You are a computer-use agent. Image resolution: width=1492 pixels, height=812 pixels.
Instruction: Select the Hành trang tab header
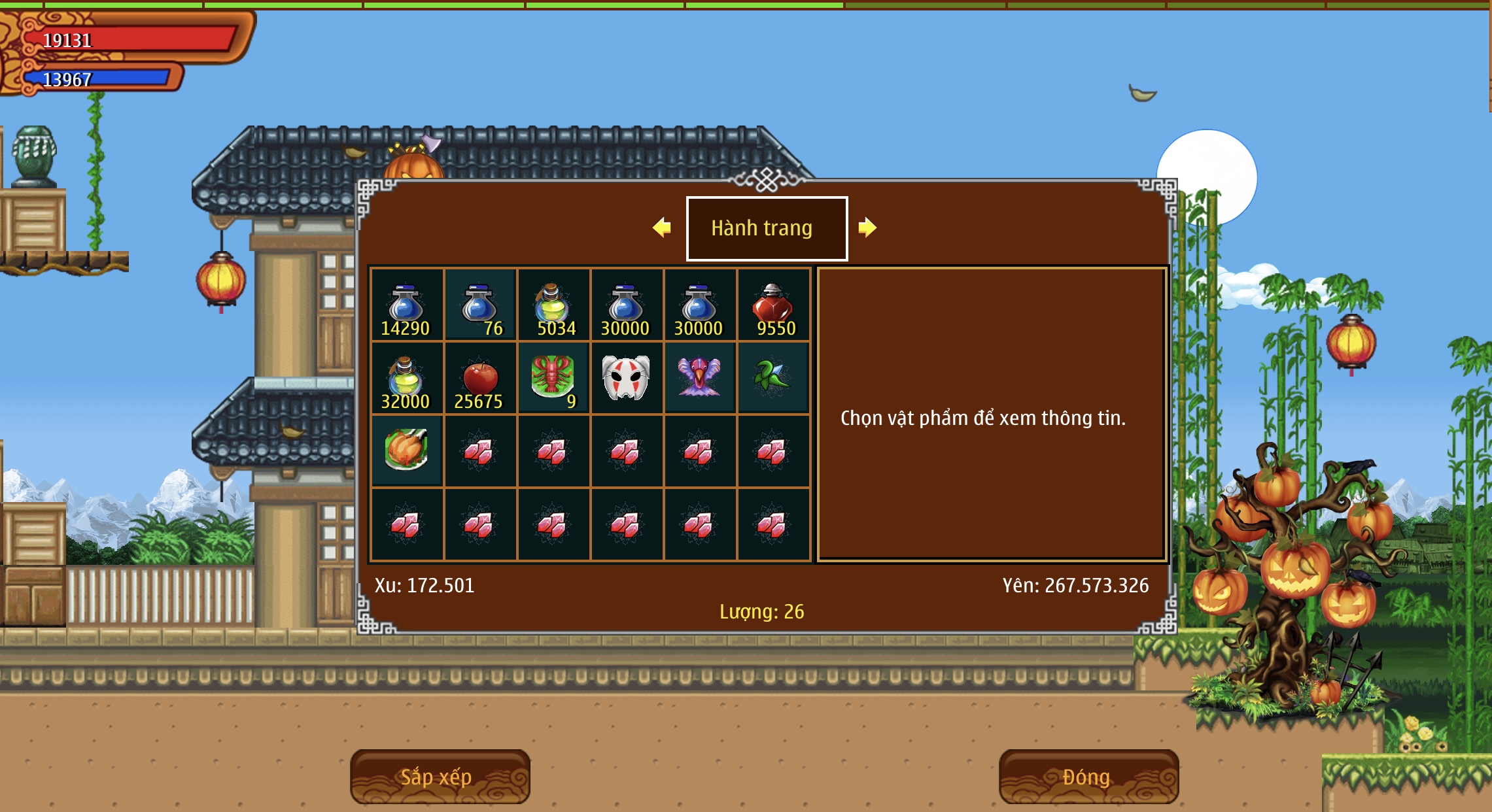pyautogui.click(x=766, y=228)
